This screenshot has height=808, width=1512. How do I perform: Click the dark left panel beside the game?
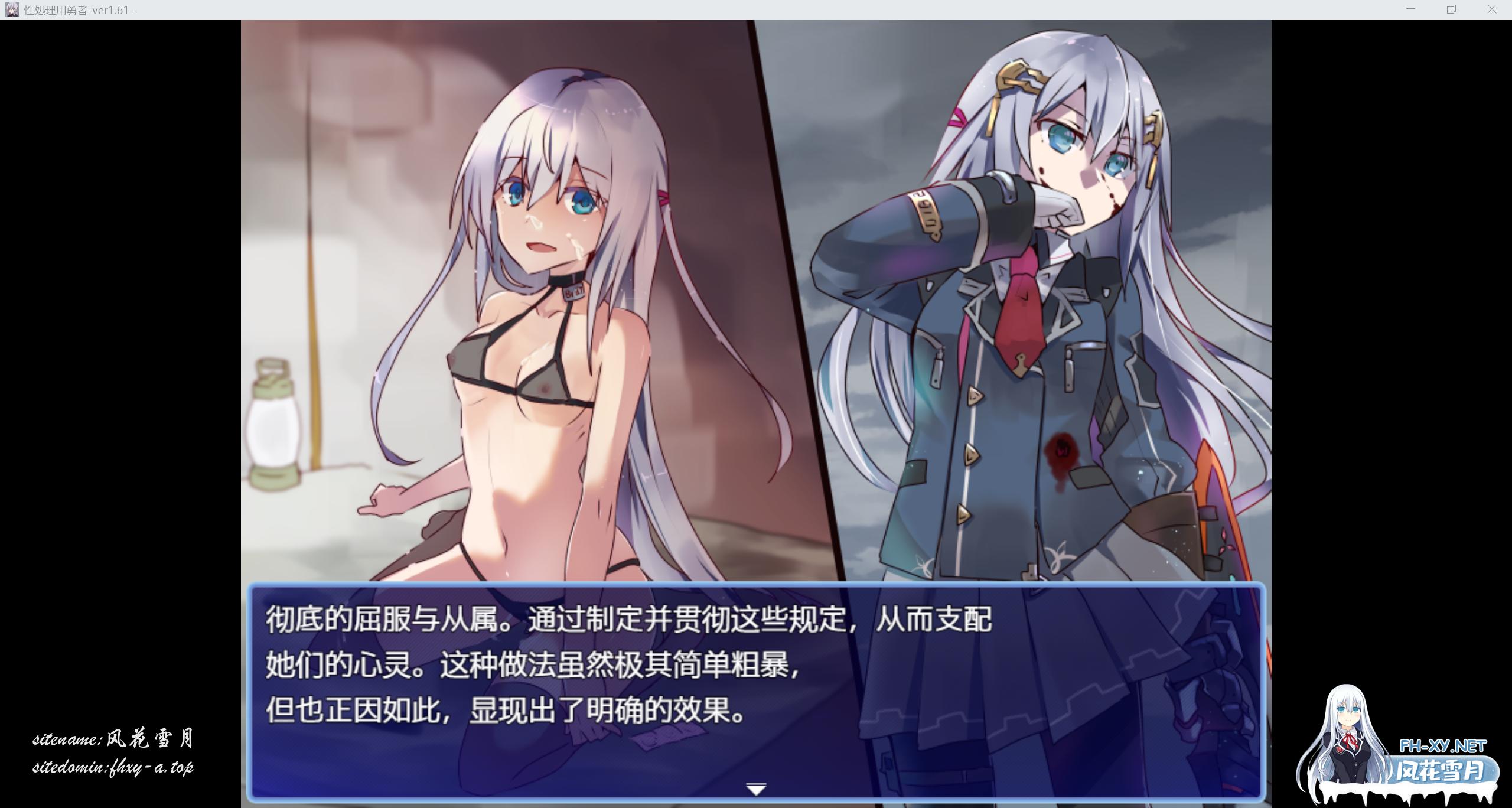pos(118,354)
